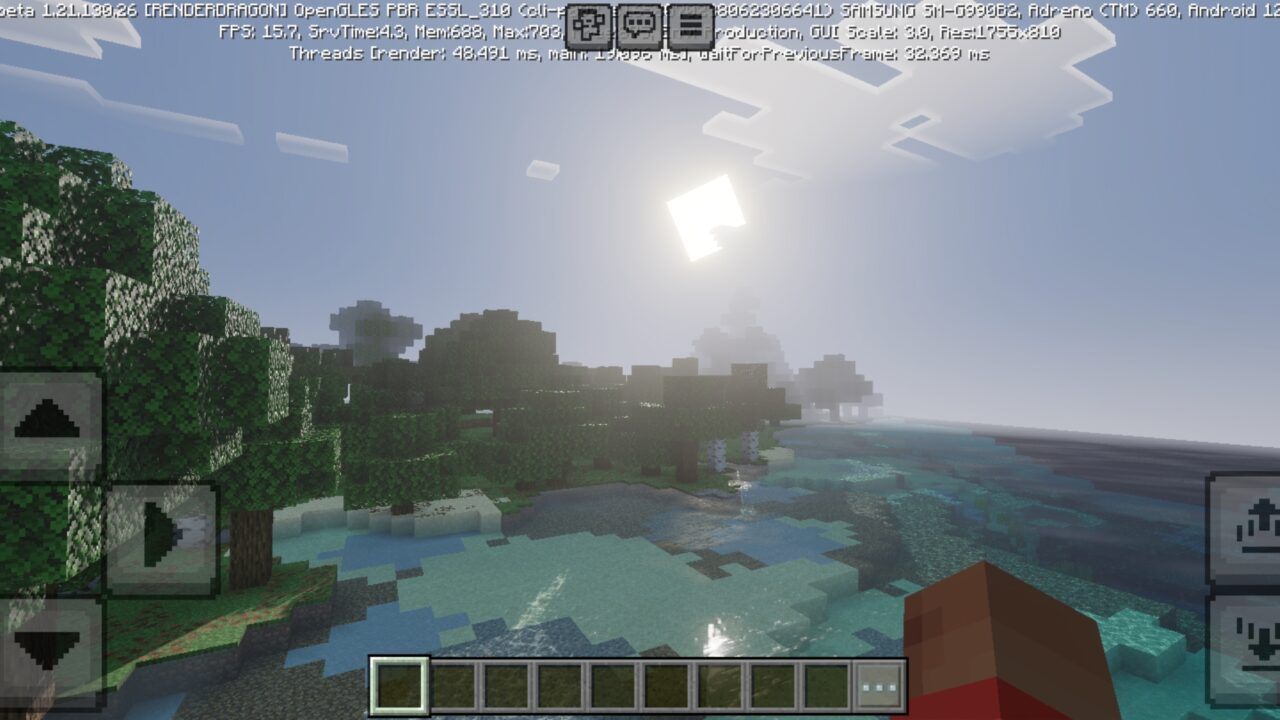Open the emote picker
Screen dimensions: 1280x720
(x=588, y=24)
